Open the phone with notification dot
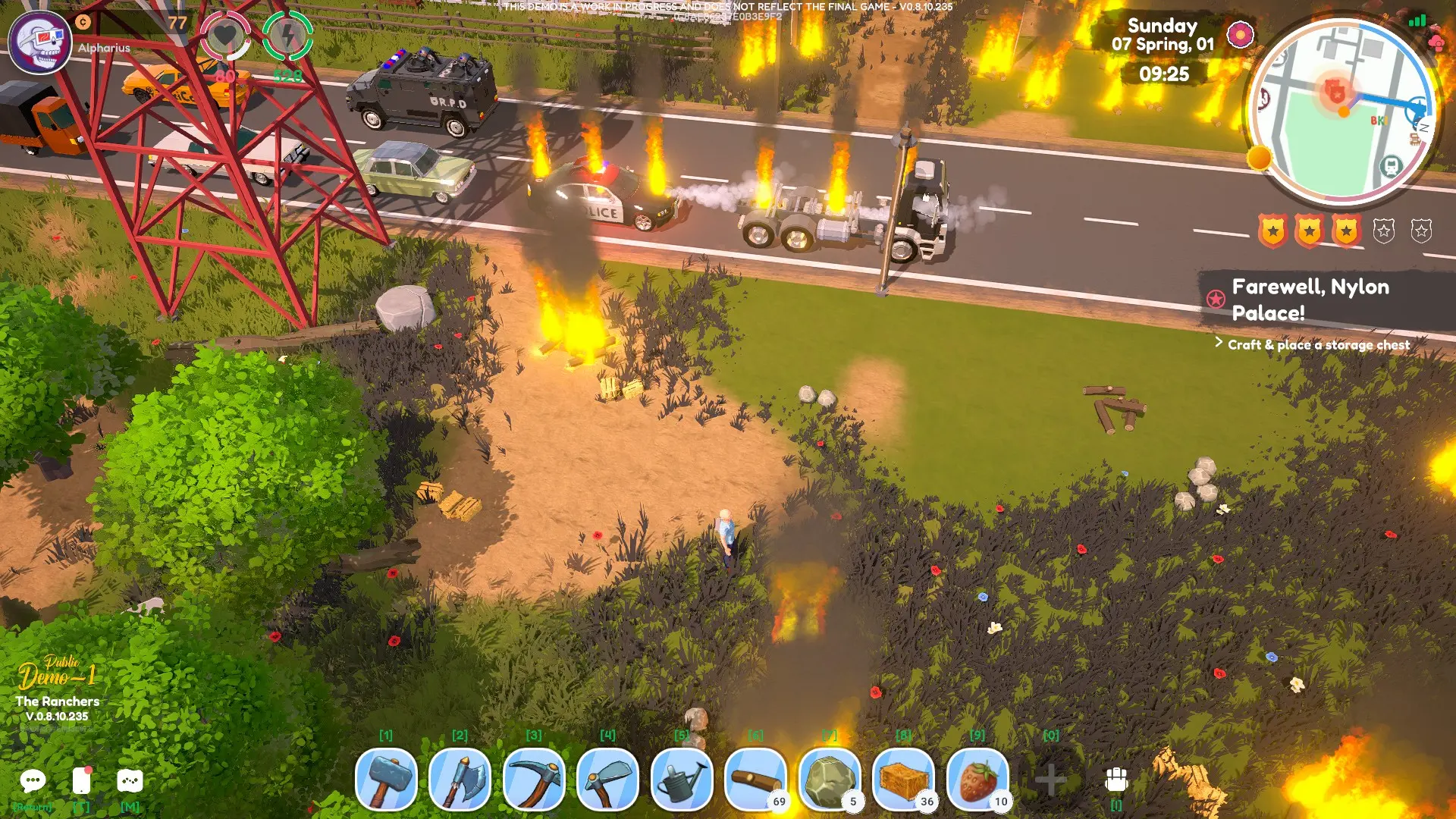Image resolution: width=1456 pixels, height=819 pixels. tap(81, 781)
